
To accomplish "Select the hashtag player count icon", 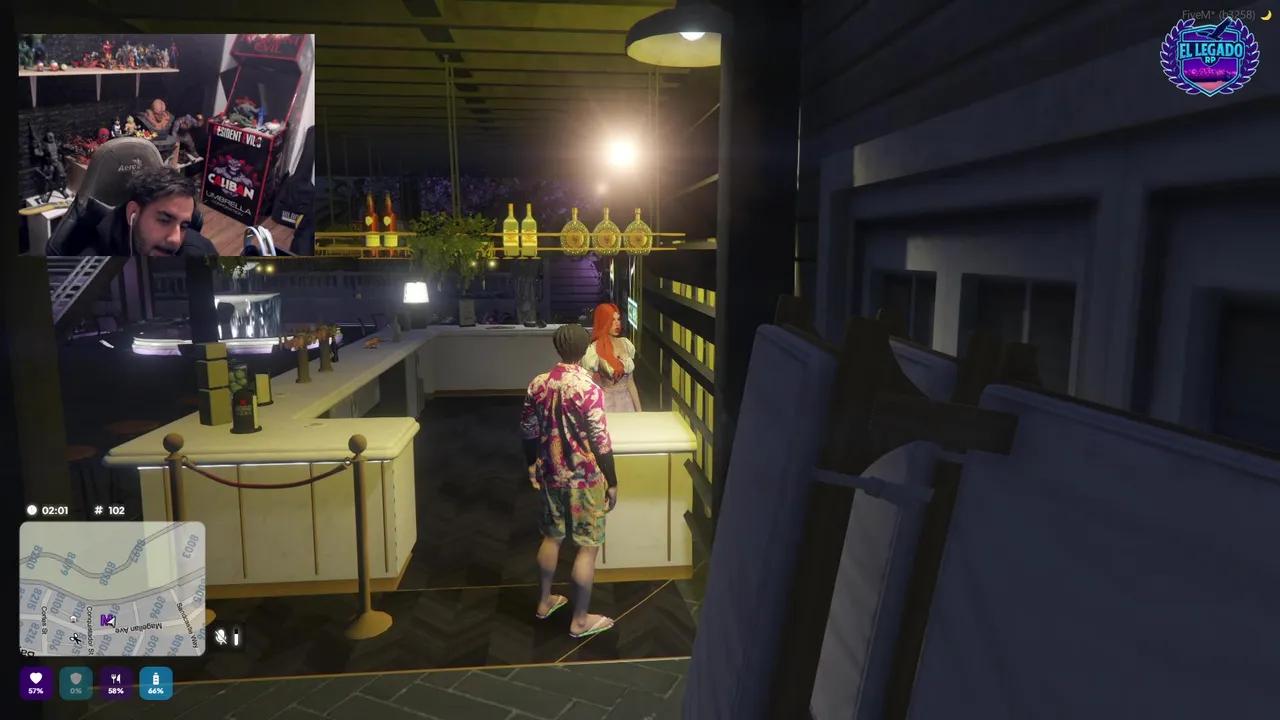I will click(x=97, y=510).
